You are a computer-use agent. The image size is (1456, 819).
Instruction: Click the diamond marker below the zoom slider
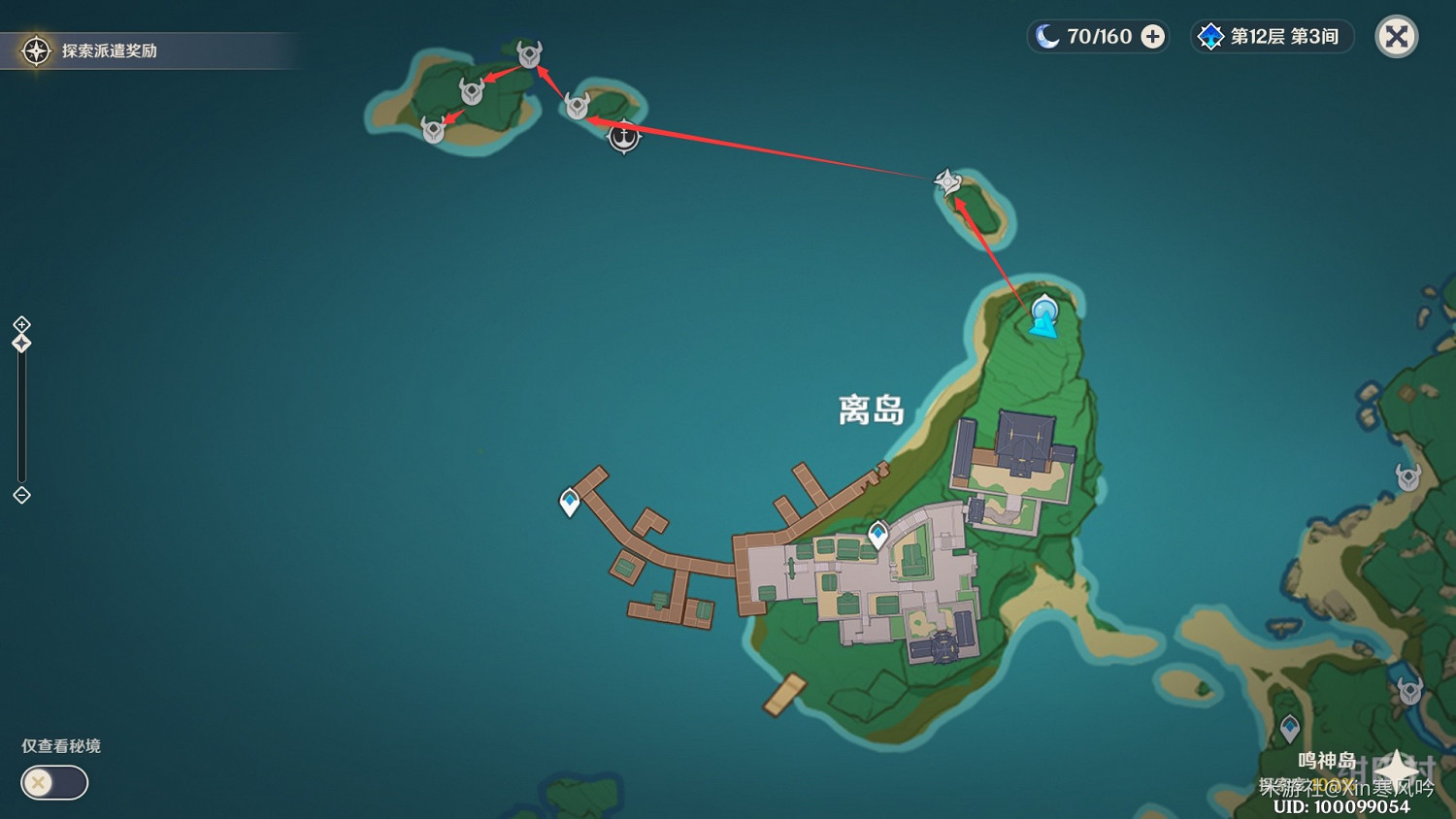click(x=20, y=496)
